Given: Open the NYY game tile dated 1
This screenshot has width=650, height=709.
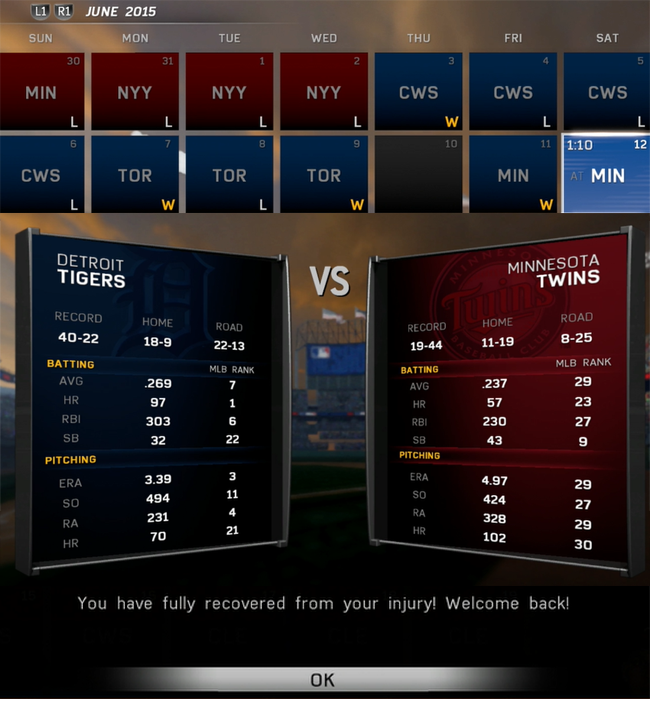Looking at the screenshot, I should click(x=229, y=92).
